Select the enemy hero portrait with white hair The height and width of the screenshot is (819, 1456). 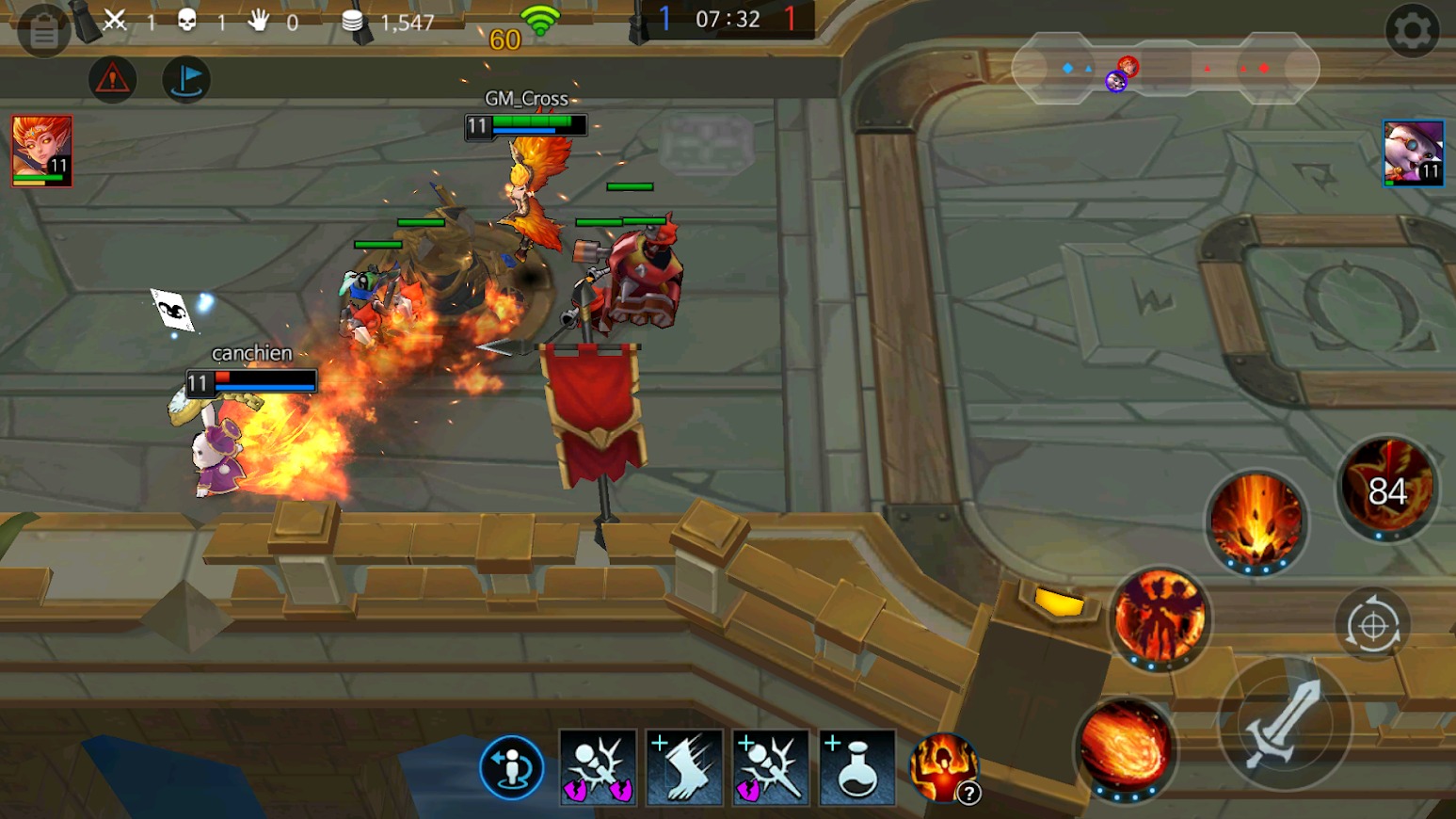[1413, 153]
